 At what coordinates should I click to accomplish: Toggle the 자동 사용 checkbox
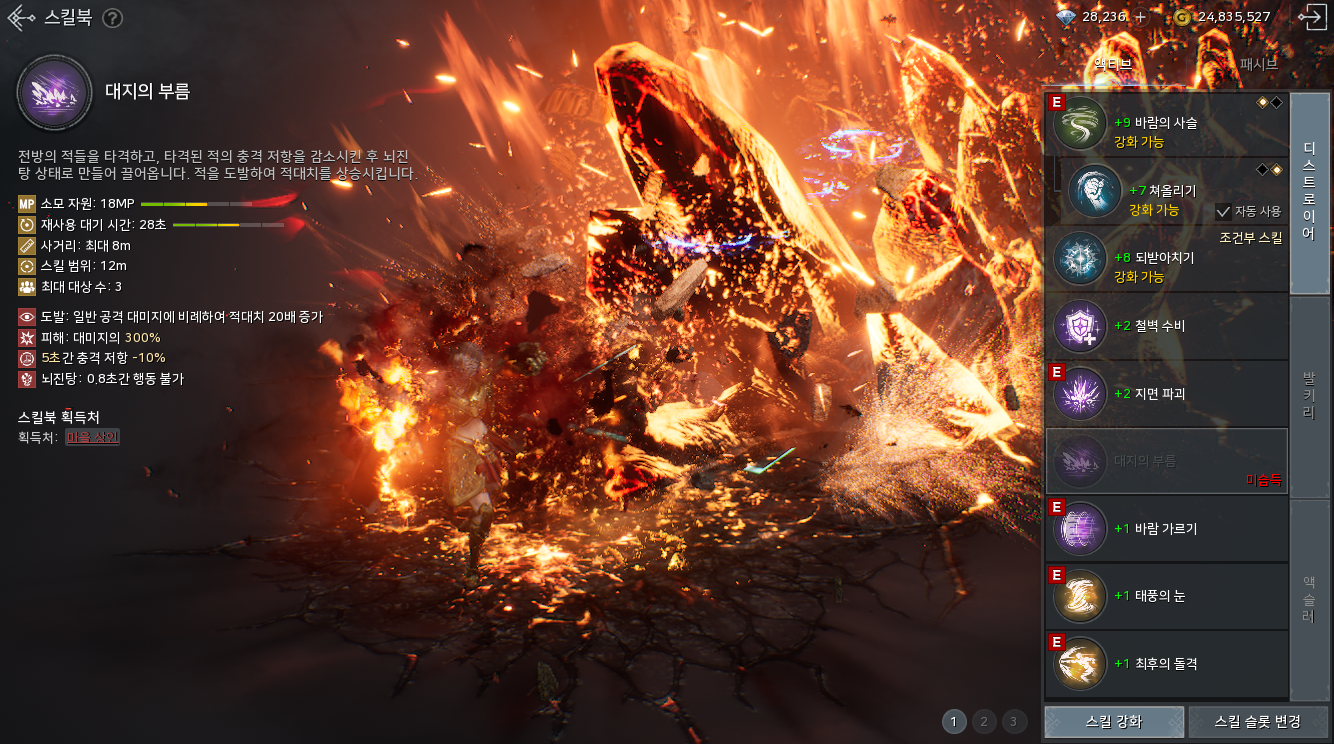(1223, 211)
